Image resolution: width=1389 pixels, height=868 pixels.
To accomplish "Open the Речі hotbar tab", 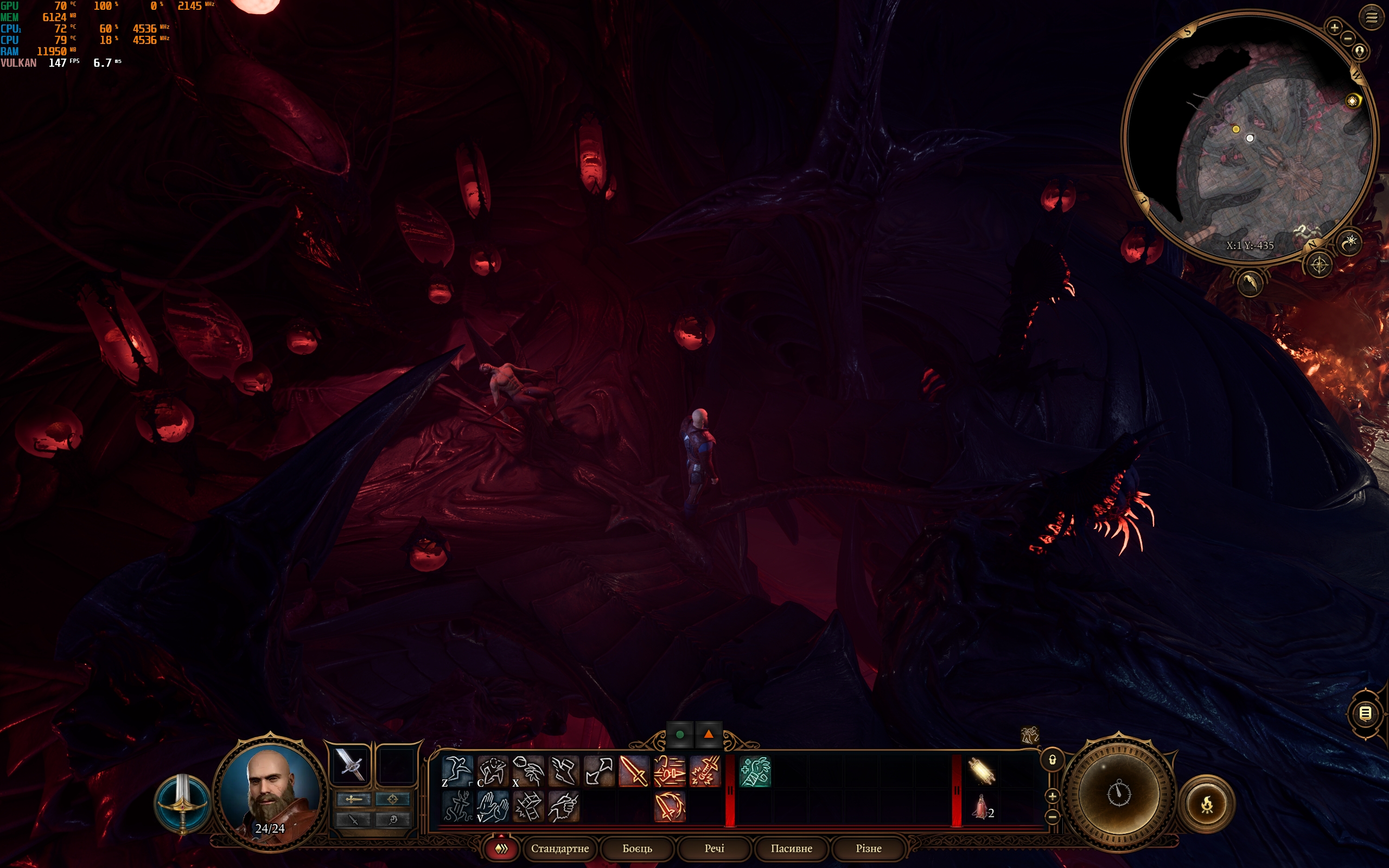I will 714,848.
